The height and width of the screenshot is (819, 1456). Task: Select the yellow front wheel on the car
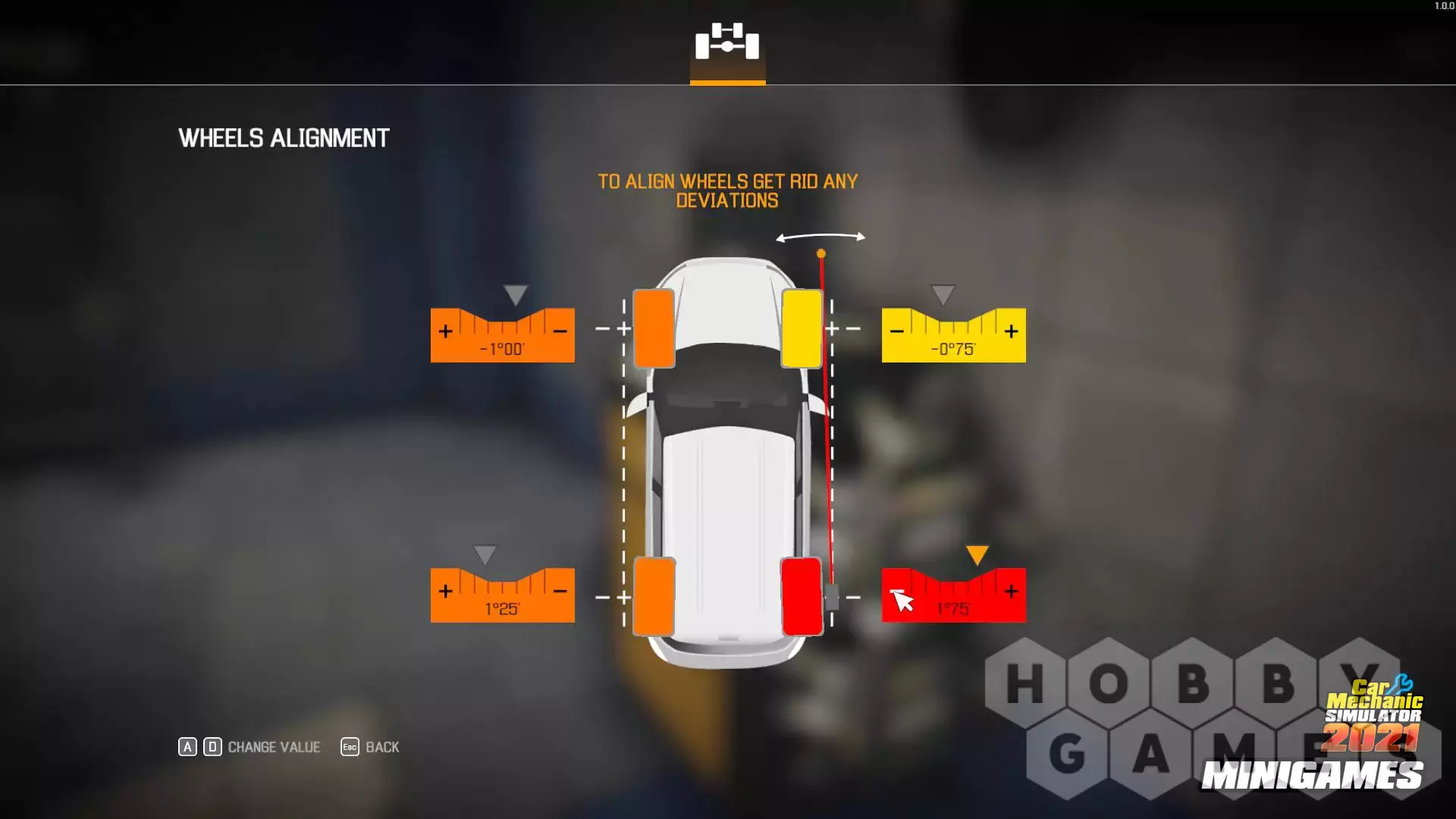tap(802, 328)
